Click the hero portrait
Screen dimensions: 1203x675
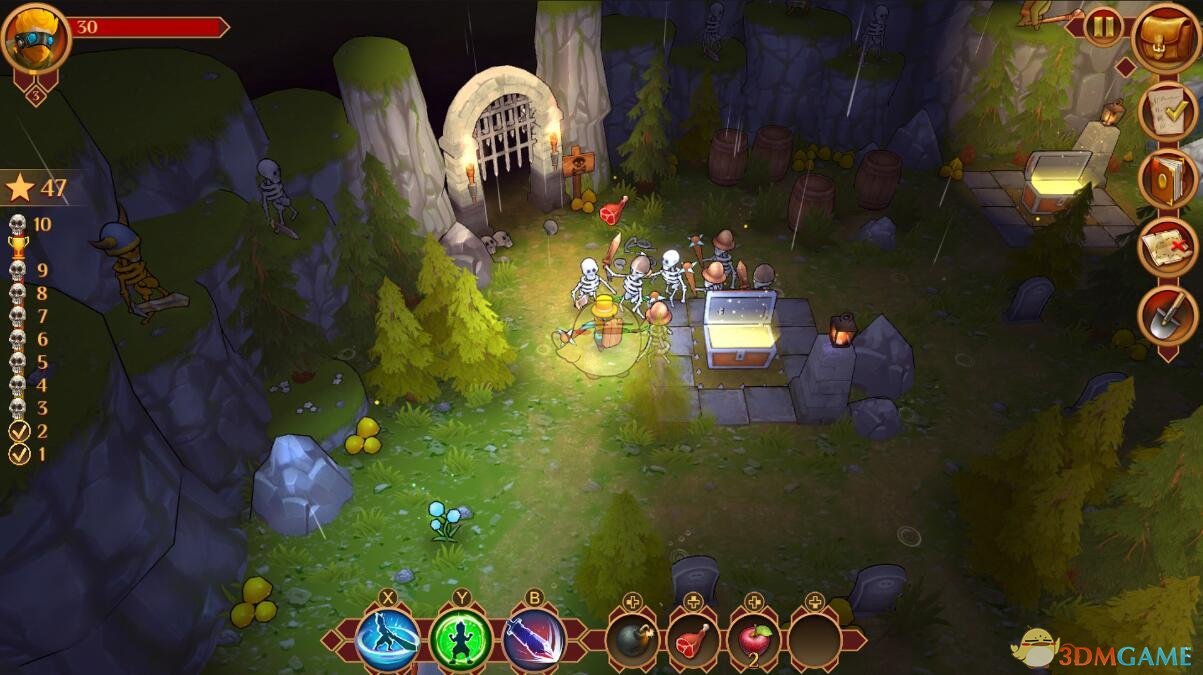click(x=36, y=38)
